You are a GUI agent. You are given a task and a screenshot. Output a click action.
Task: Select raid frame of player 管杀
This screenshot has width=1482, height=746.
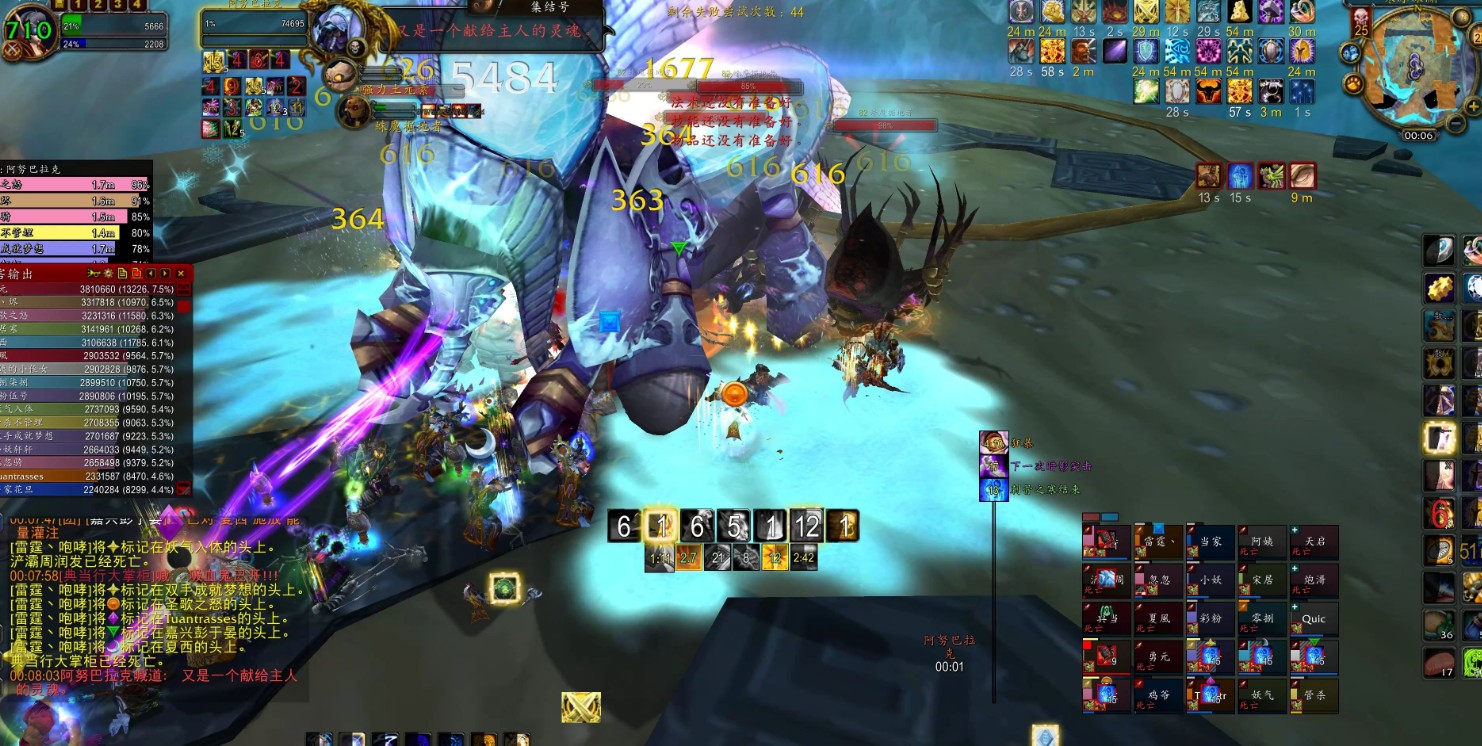pos(1314,696)
